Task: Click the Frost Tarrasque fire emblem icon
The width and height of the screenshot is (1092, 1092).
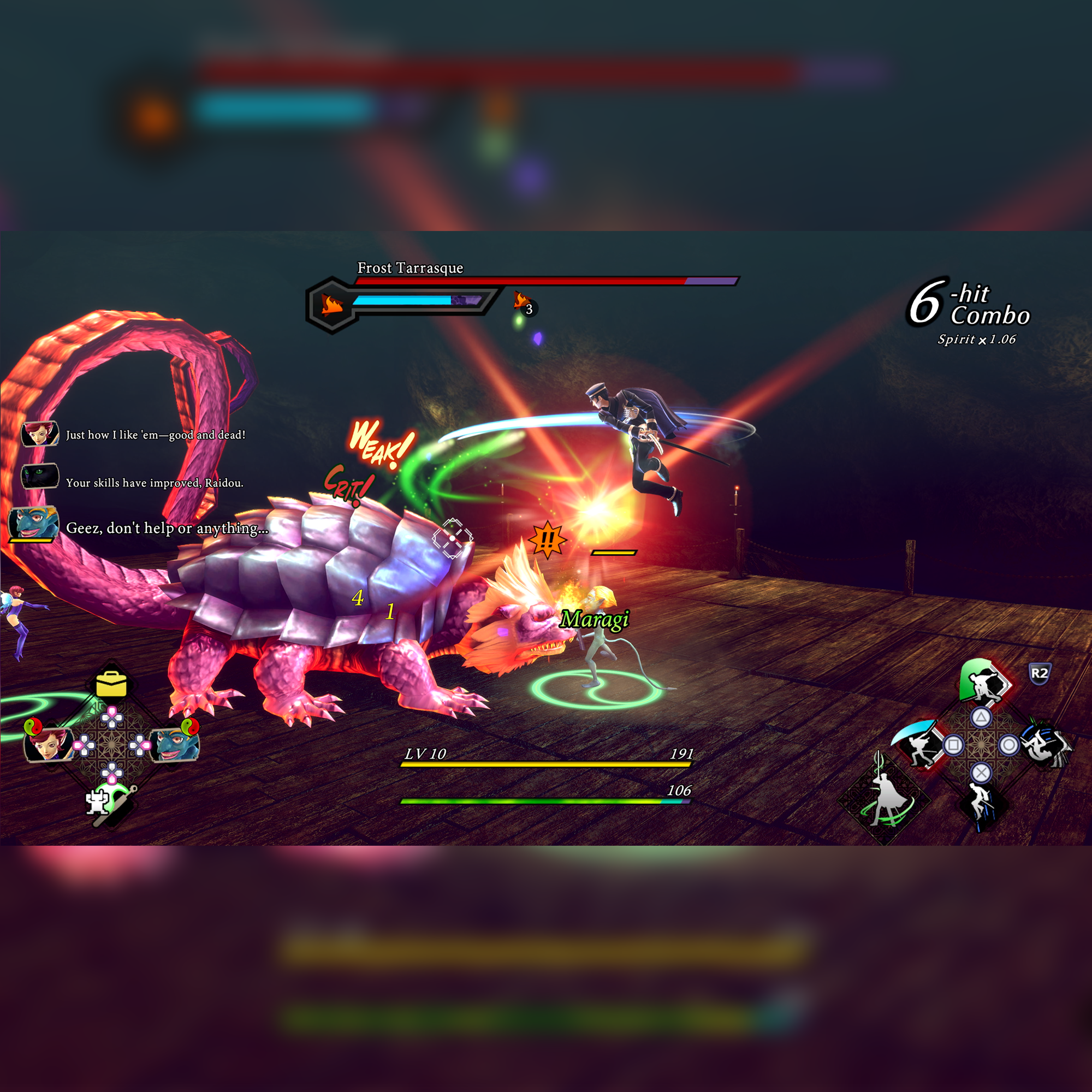Action: click(x=333, y=305)
